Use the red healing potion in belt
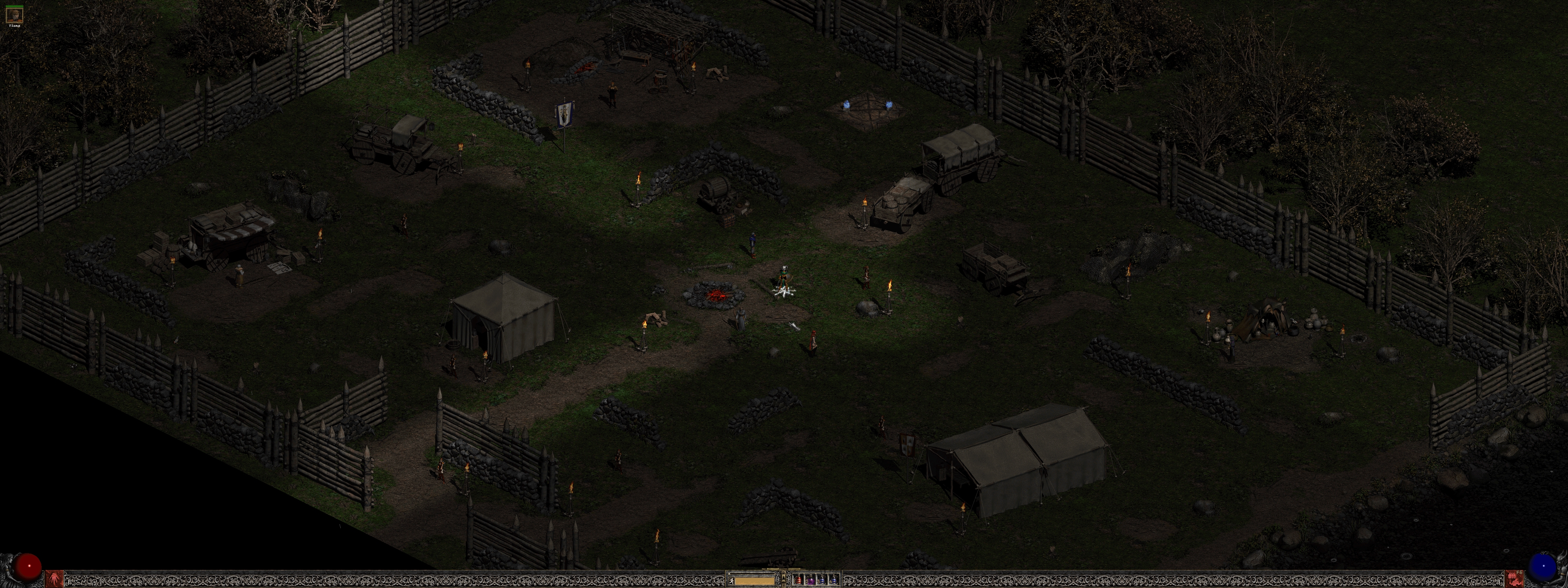The height and width of the screenshot is (588, 1568). click(798, 580)
